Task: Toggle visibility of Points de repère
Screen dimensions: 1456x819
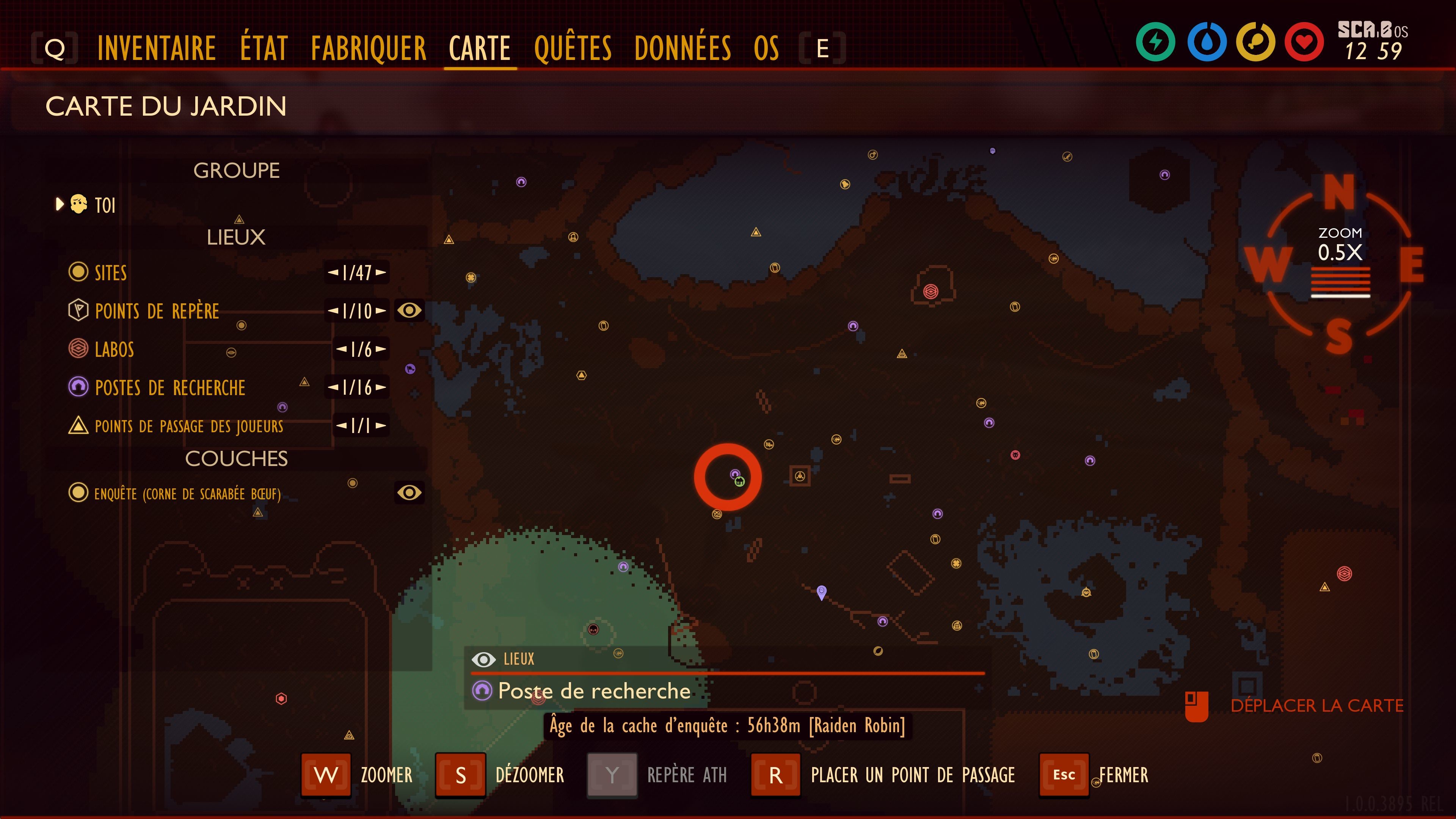Action: (409, 310)
